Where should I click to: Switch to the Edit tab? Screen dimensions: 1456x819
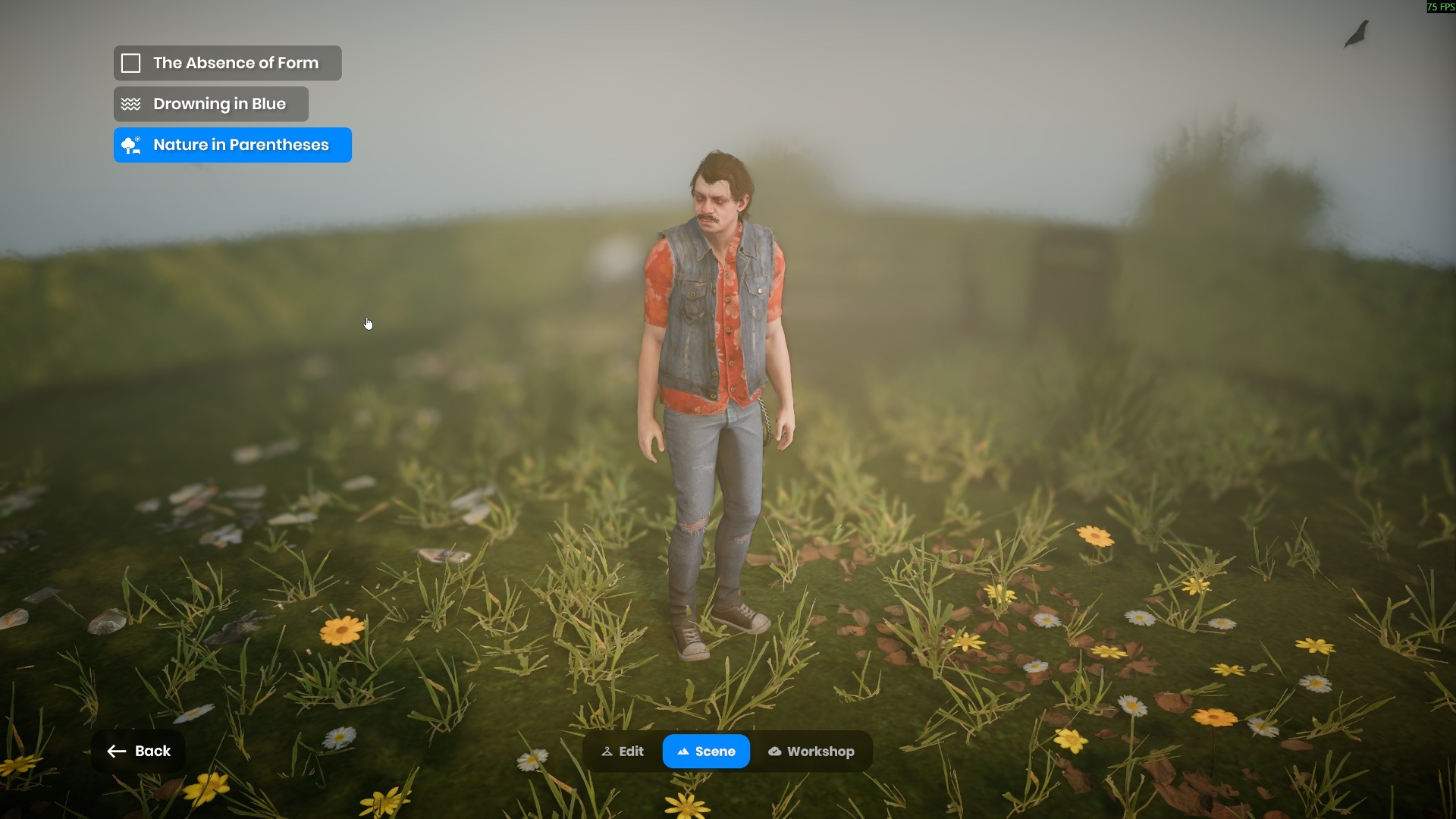click(x=623, y=752)
